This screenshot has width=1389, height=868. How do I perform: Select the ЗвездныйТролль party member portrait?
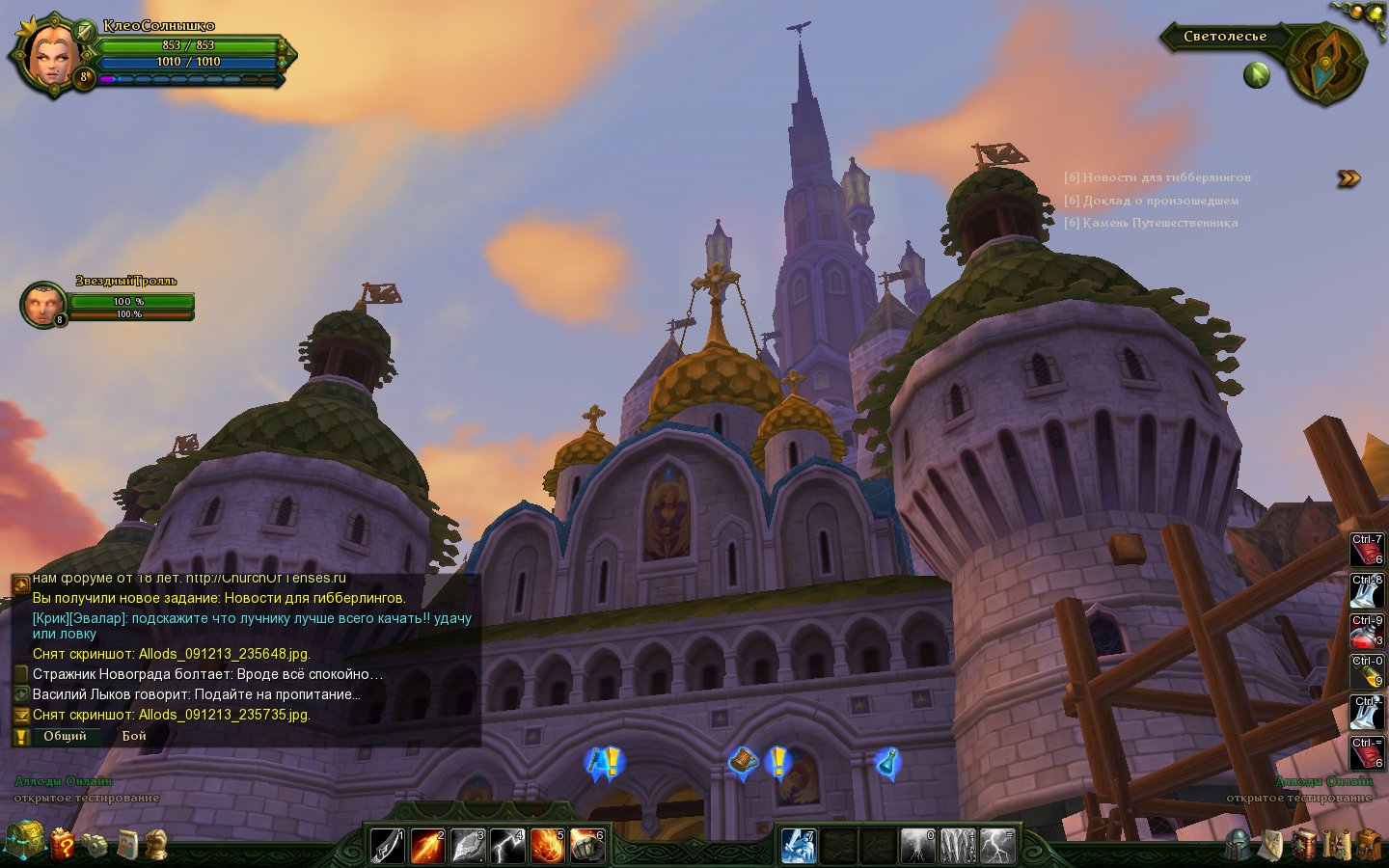tap(42, 305)
